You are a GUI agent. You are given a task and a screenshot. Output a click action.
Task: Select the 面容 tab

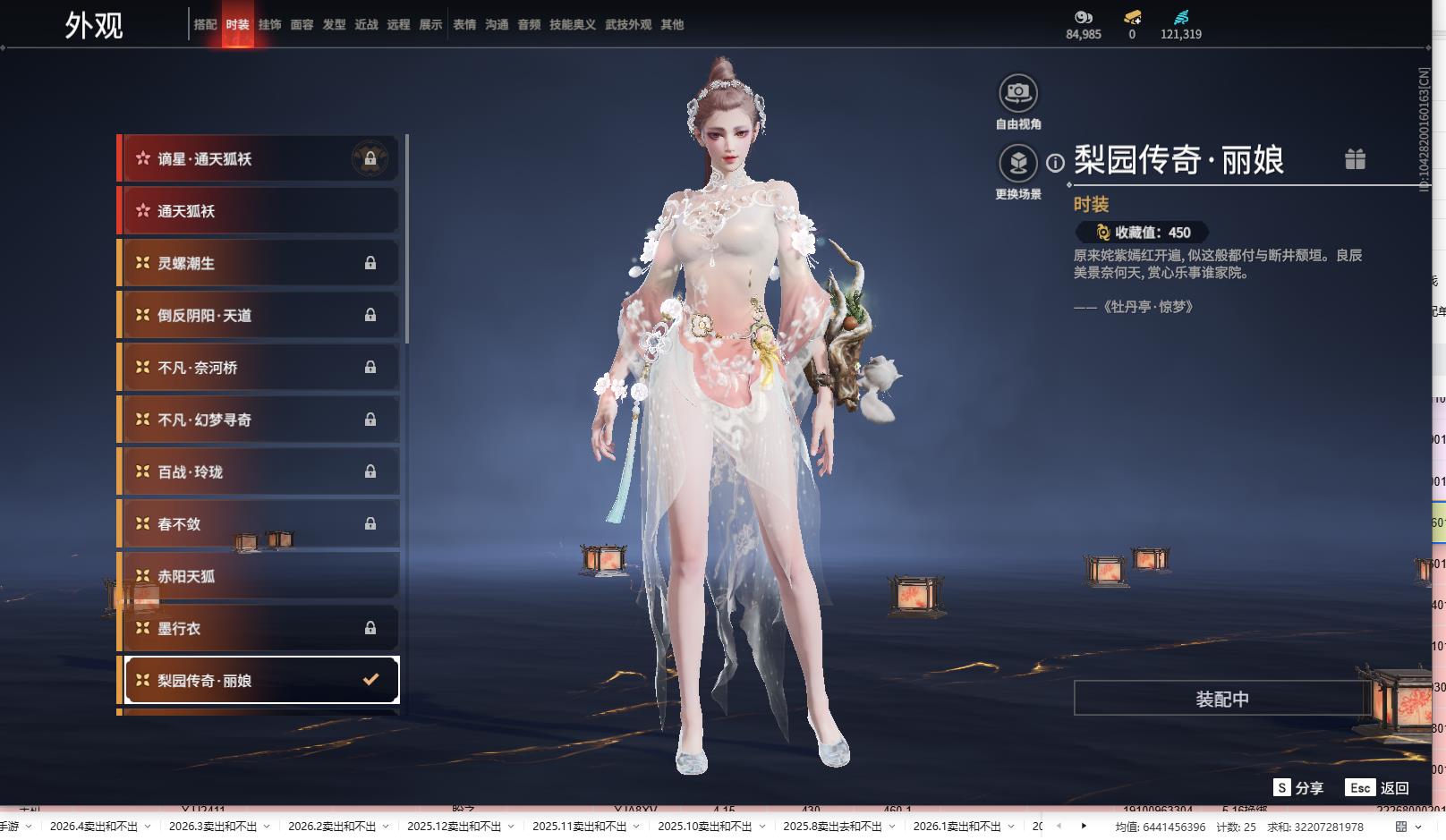click(302, 25)
